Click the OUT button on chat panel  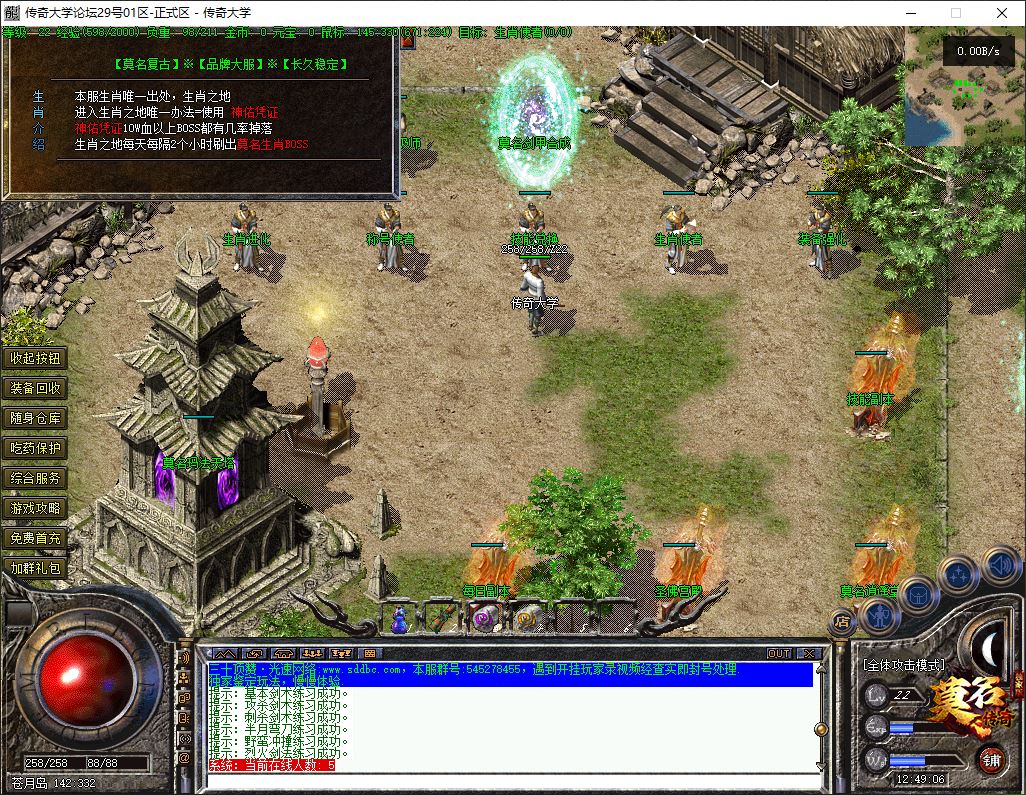pos(779,653)
